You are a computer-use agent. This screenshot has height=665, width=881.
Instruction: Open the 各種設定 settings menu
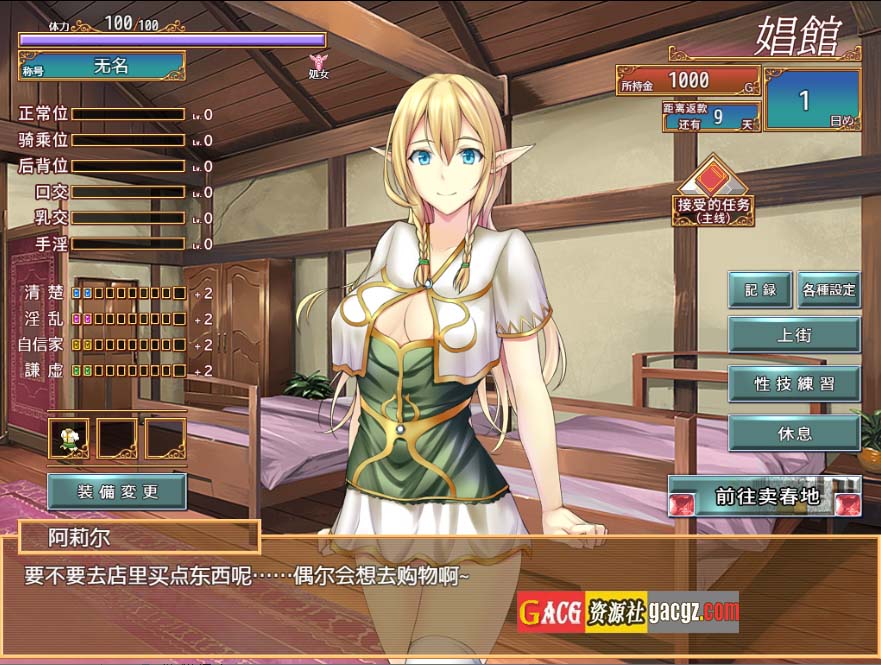click(x=829, y=290)
